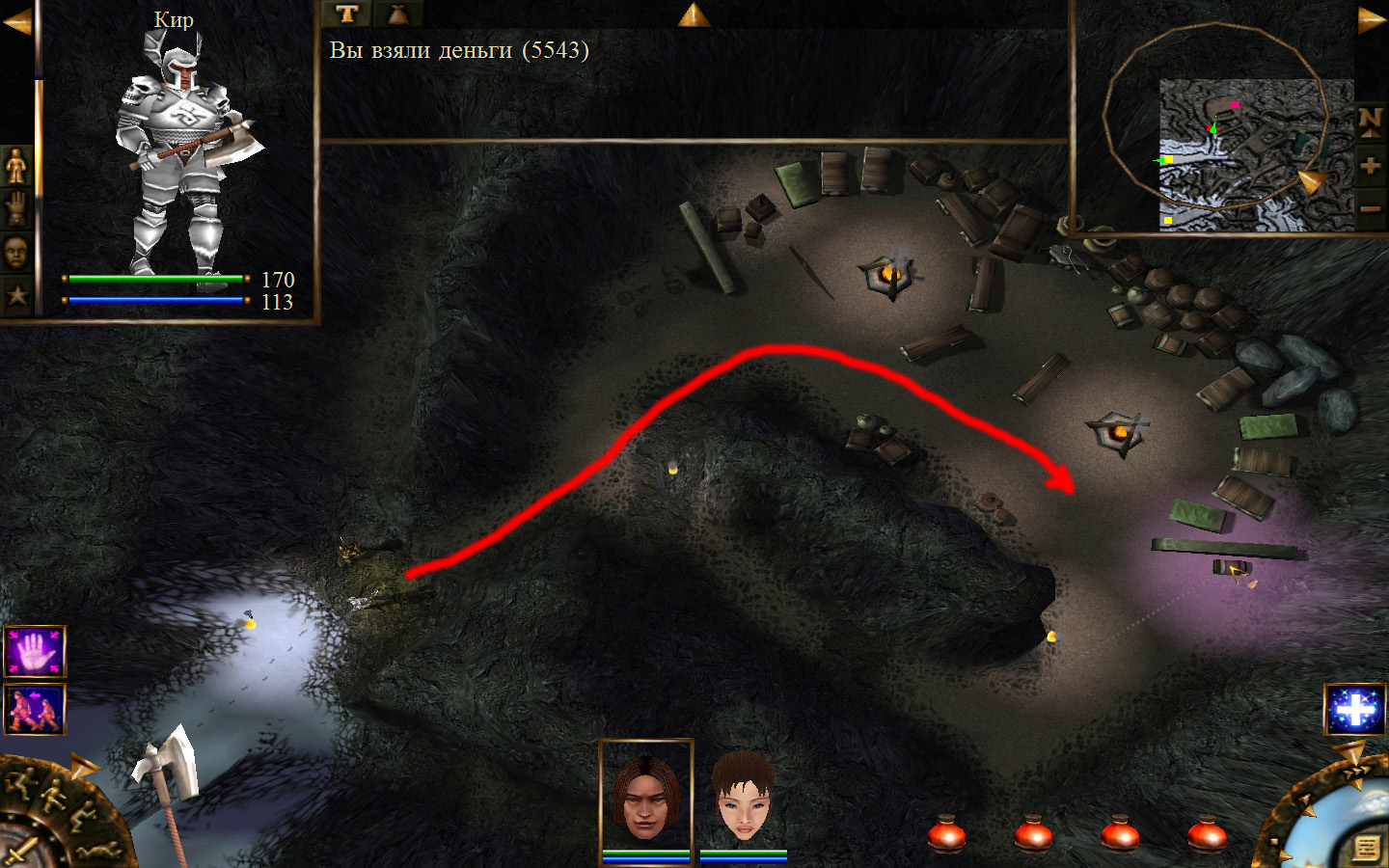Open the menu scroll icon in corner
Image resolution: width=1389 pixels, height=868 pixels.
pyautogui.click(x=1366, y=848)
